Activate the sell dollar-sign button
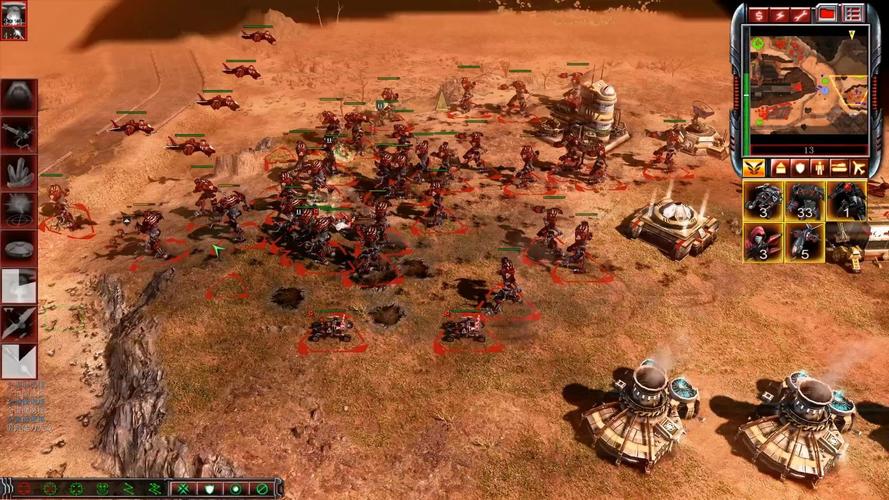Viewport: 889px width, 500px height. 759,14
